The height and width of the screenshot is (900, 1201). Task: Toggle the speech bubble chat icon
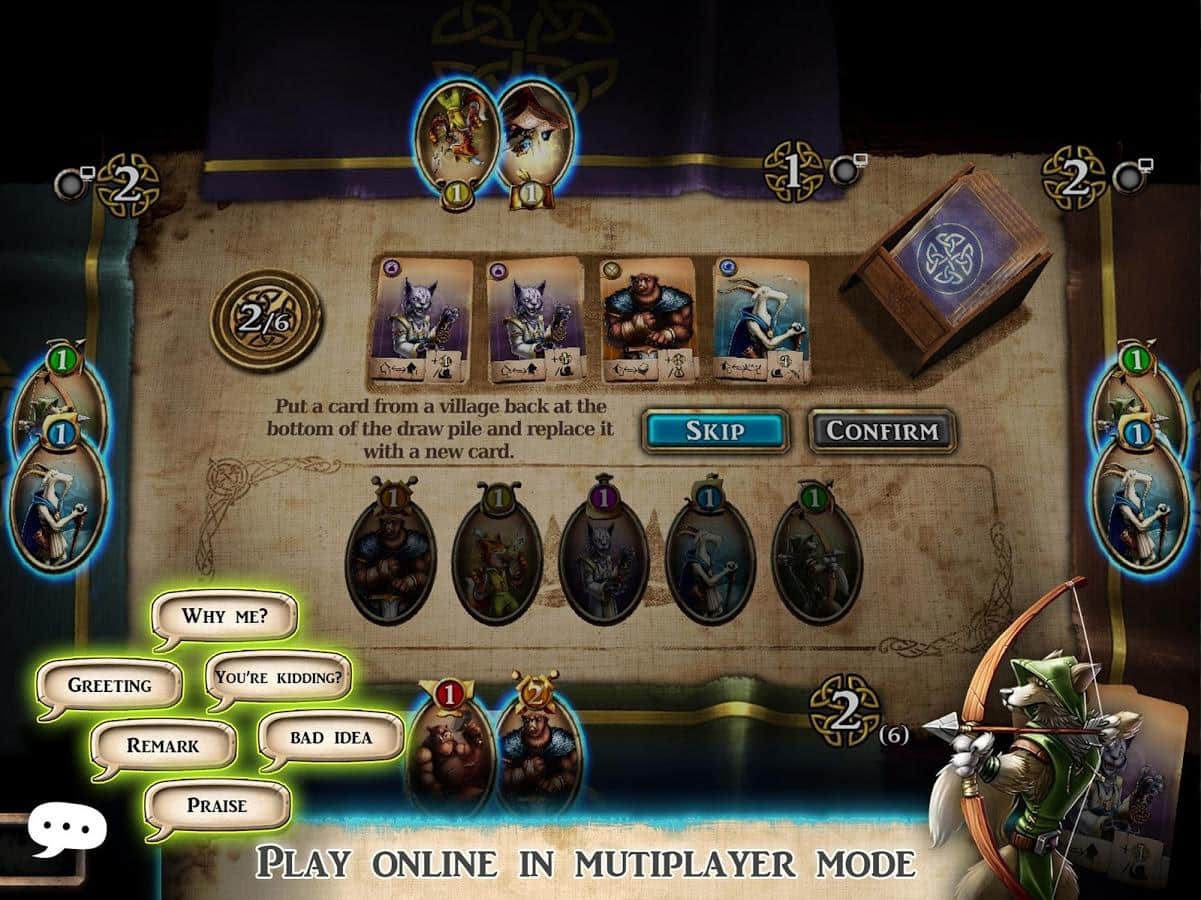click(x=67, y=830)
